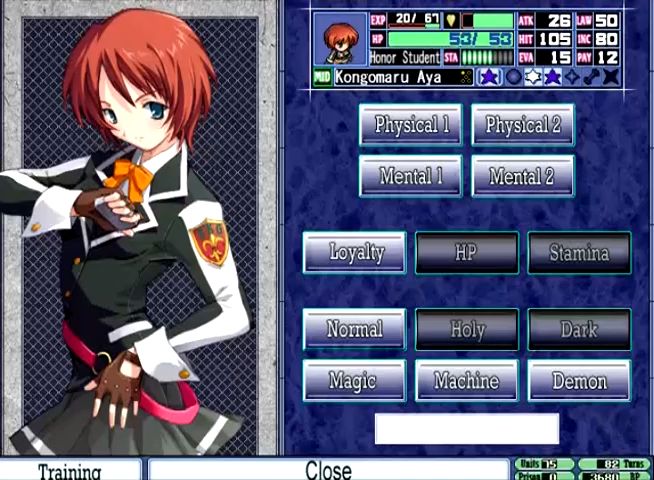Click the HP training button
This screenshot has height=480, width=654.
467,253
